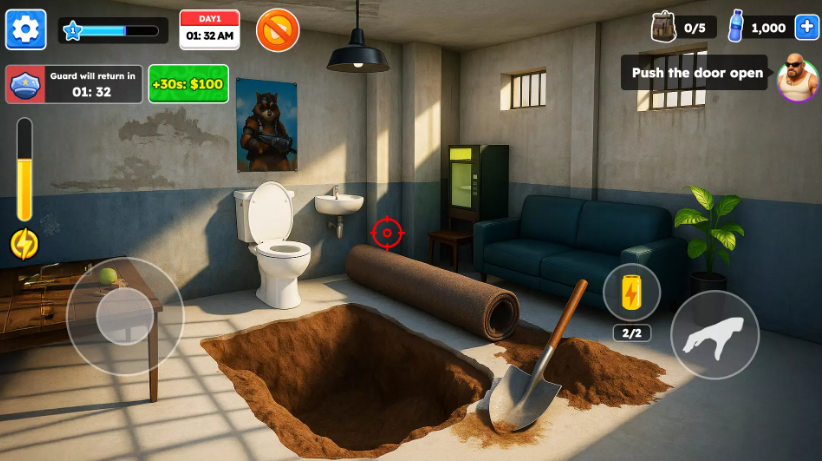Tap the lightning bolt energy icon

[24, 244]
